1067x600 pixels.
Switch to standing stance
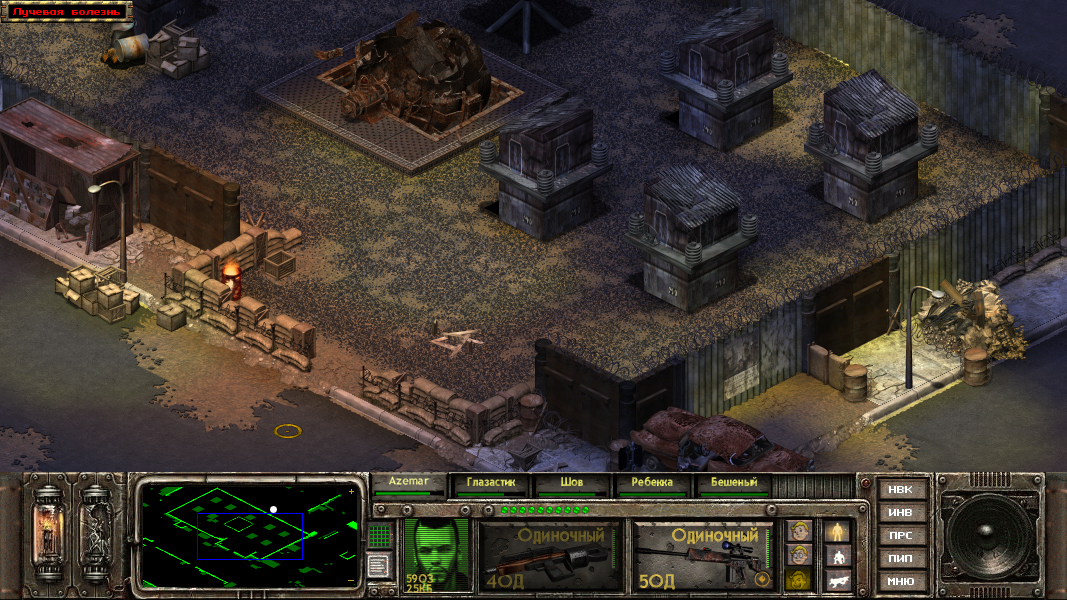tap(837, 531)
